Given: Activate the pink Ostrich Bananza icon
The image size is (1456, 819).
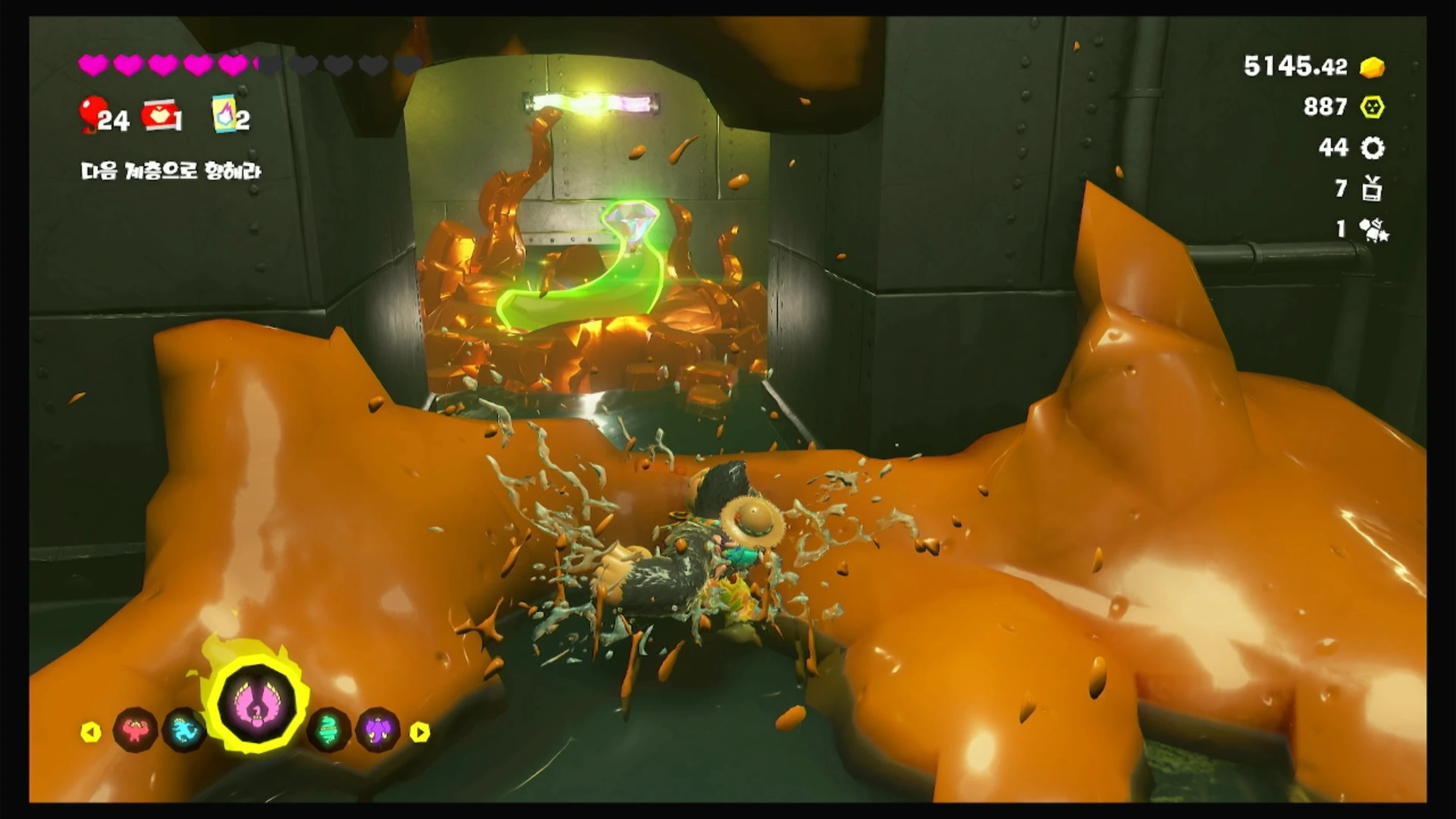Looking at the screenshot, I should click(x=258, y=706).
